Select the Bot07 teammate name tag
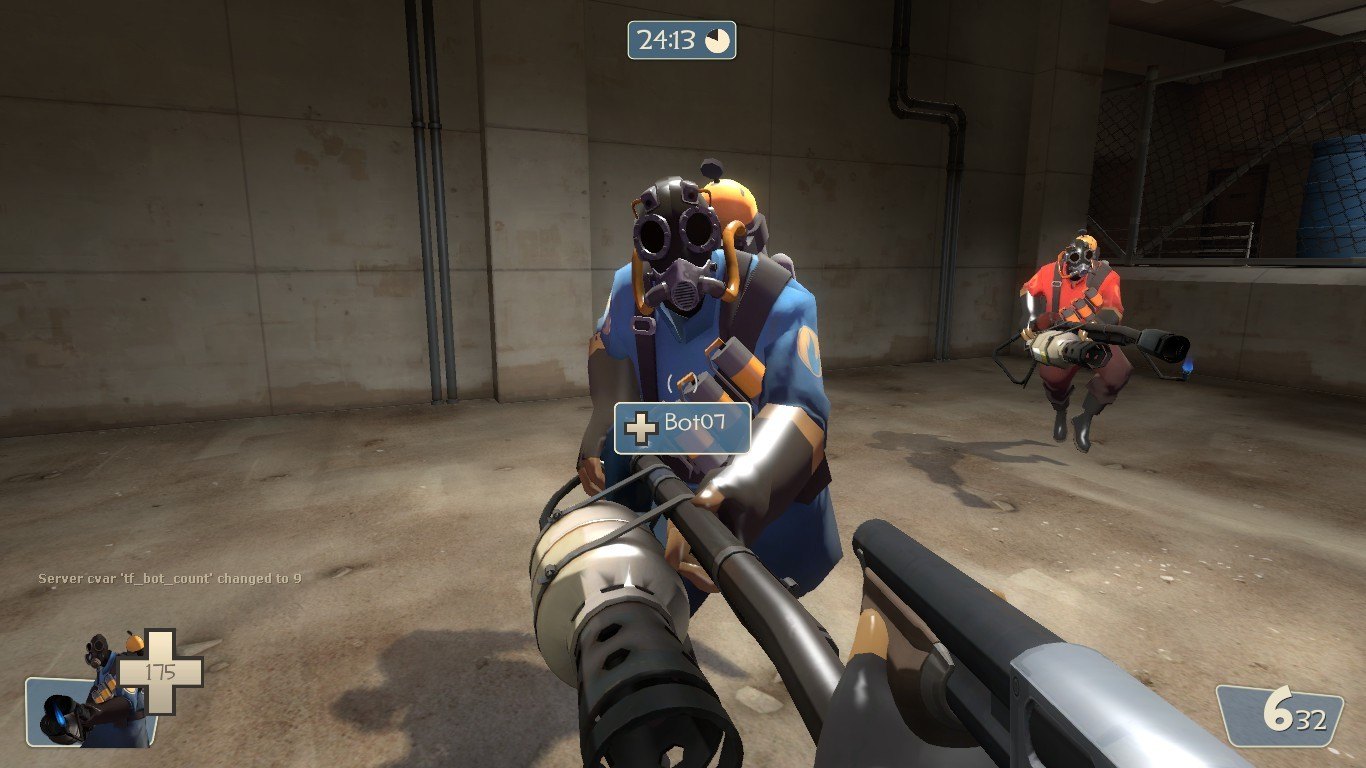 coord(682,427)
